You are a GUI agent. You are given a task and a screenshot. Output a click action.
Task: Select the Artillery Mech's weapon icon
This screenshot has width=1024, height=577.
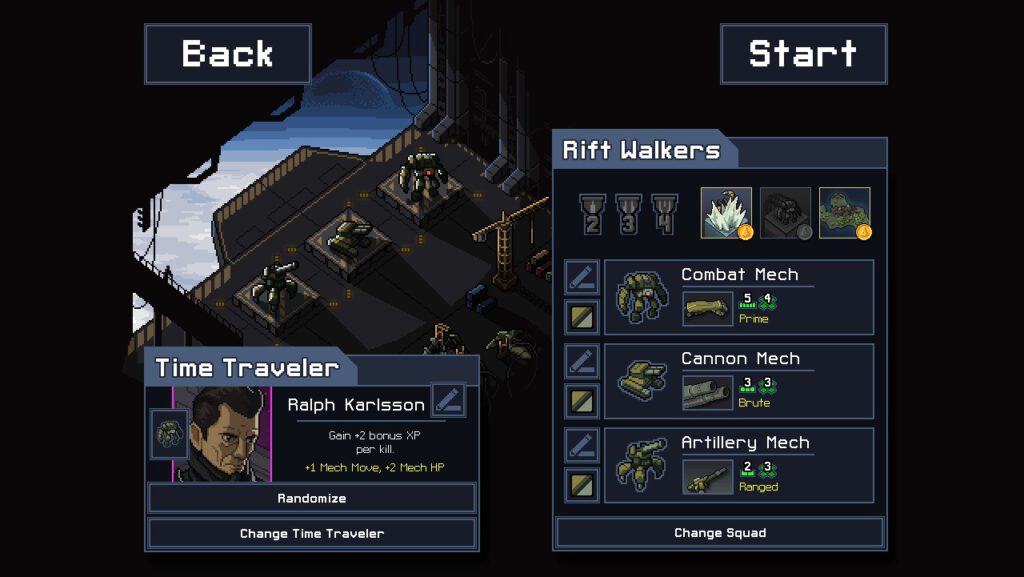(708, 476)
